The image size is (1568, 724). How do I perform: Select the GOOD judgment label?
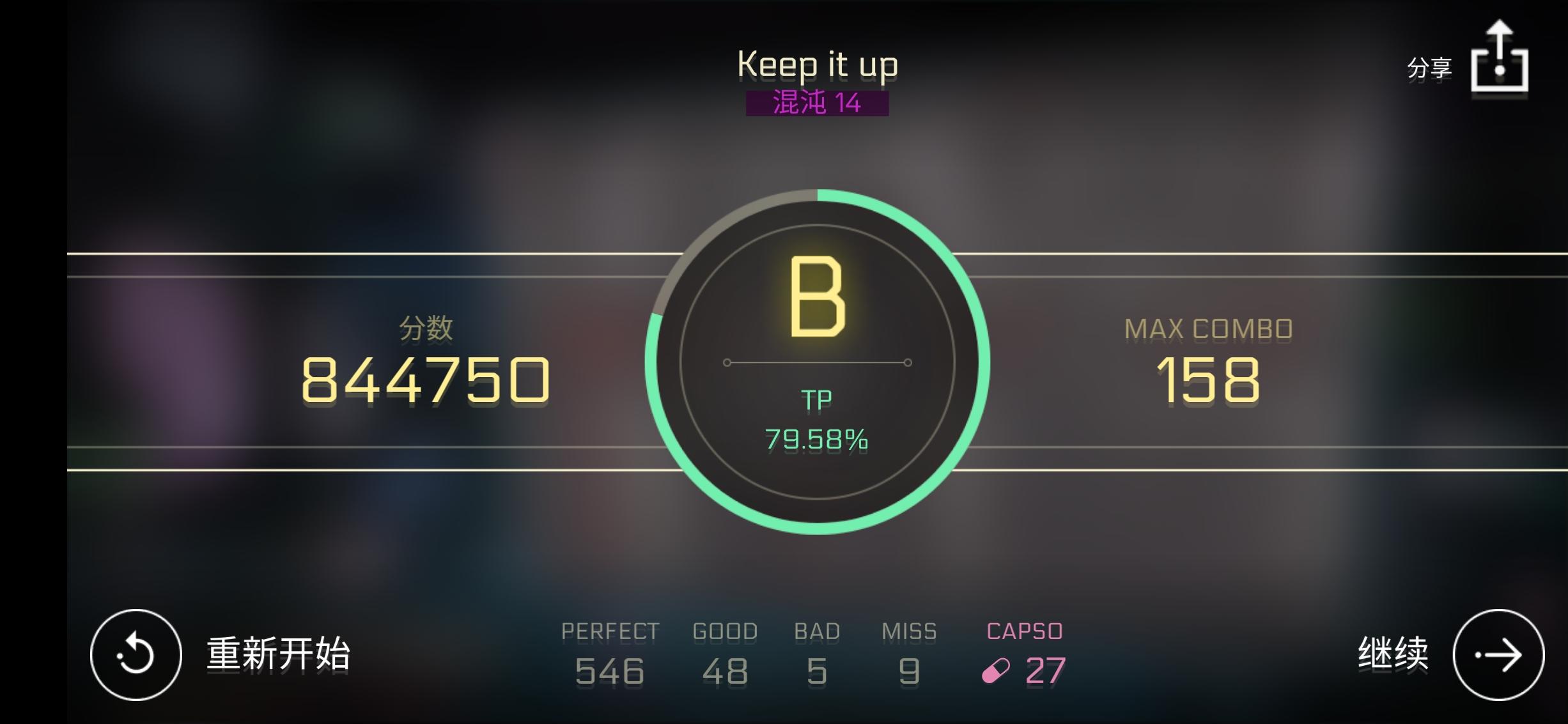coord(726,631)
